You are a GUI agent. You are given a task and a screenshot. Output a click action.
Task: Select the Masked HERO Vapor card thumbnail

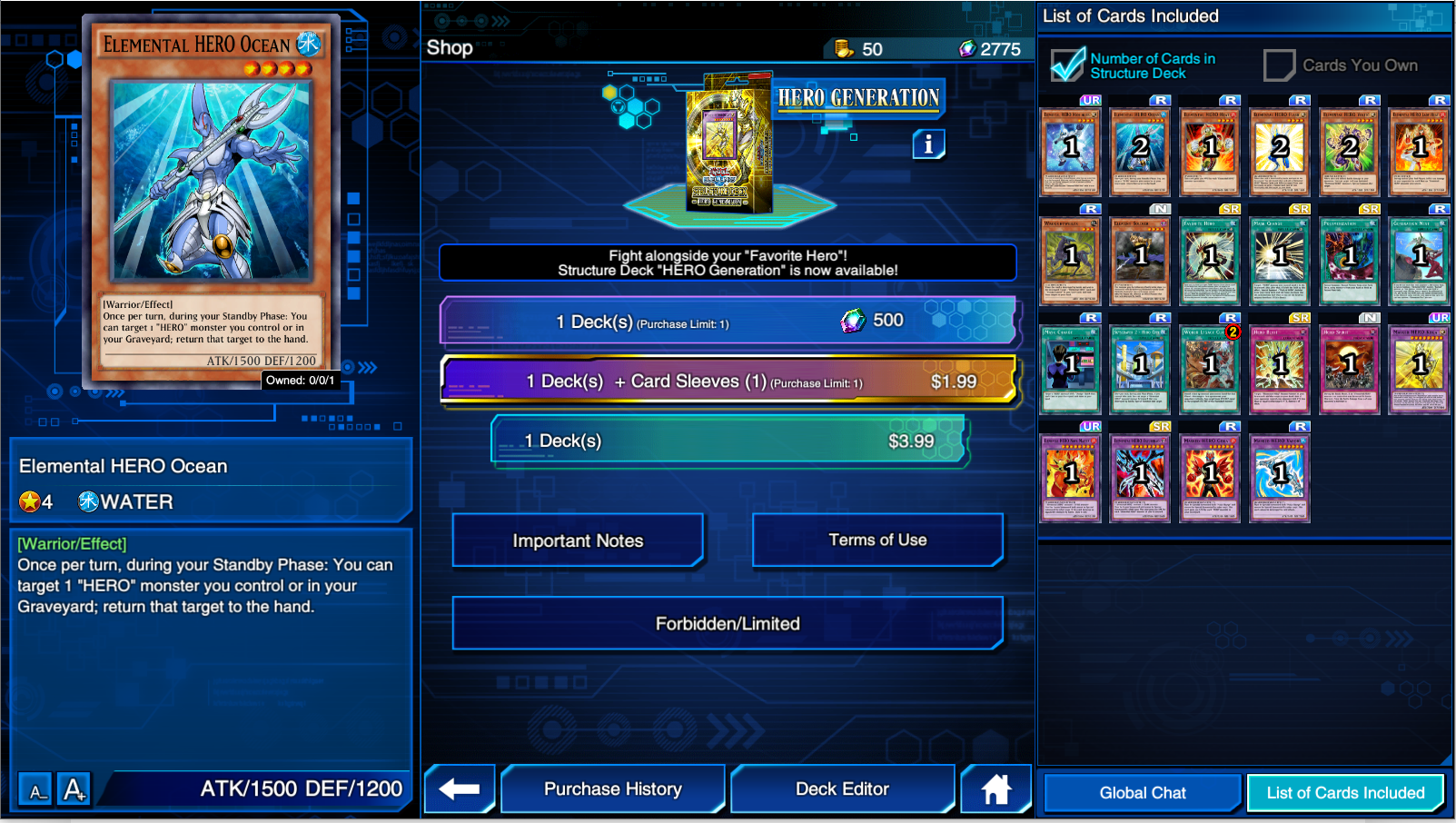(1280, 478)
